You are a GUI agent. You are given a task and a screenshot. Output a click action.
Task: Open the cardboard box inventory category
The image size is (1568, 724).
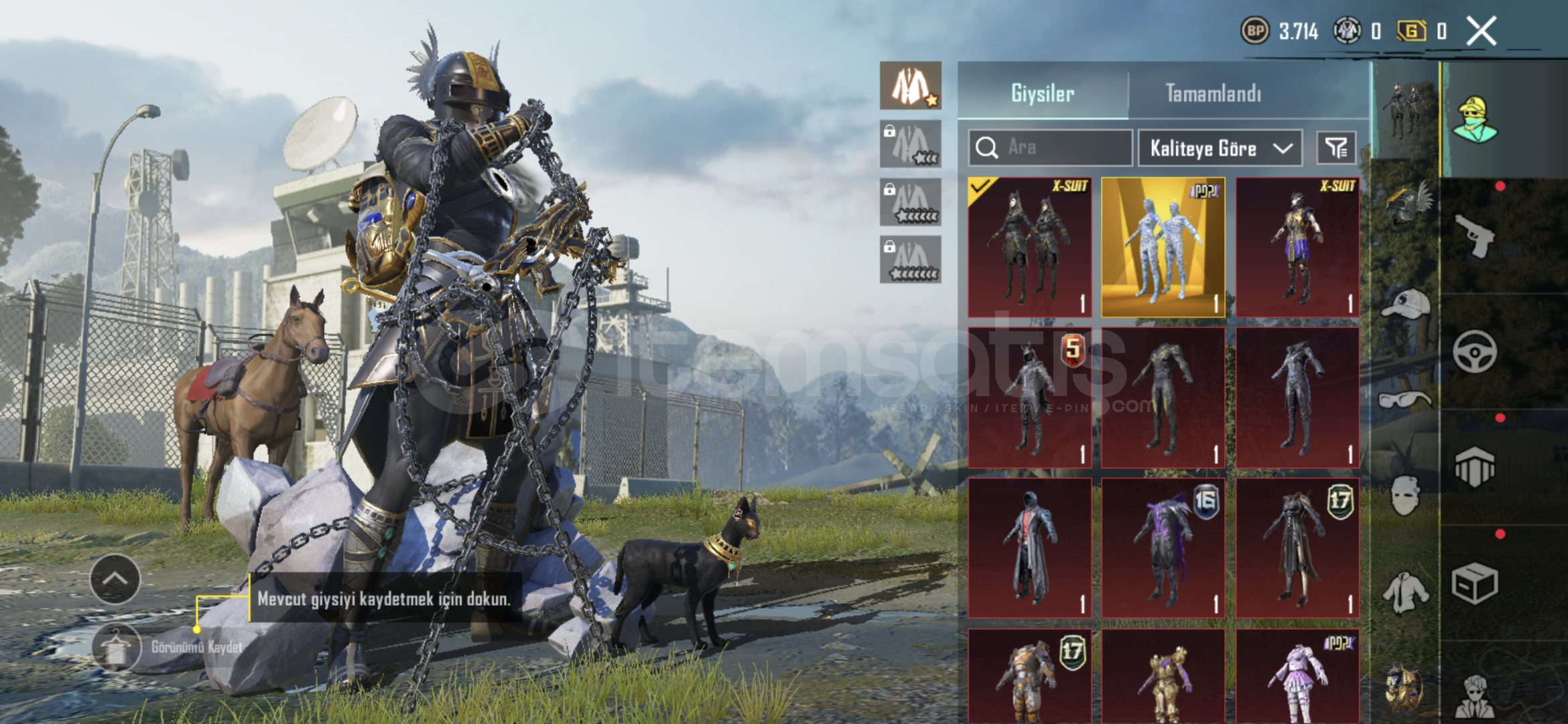(1474, 583)
